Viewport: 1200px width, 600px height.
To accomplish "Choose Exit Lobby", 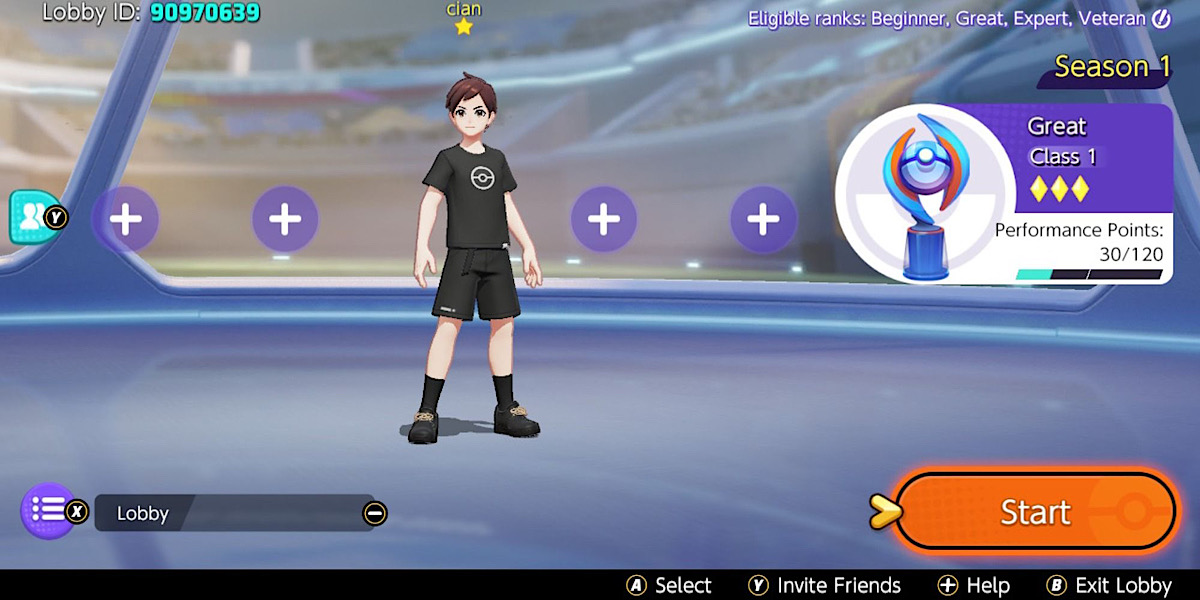I will 1109,586.
